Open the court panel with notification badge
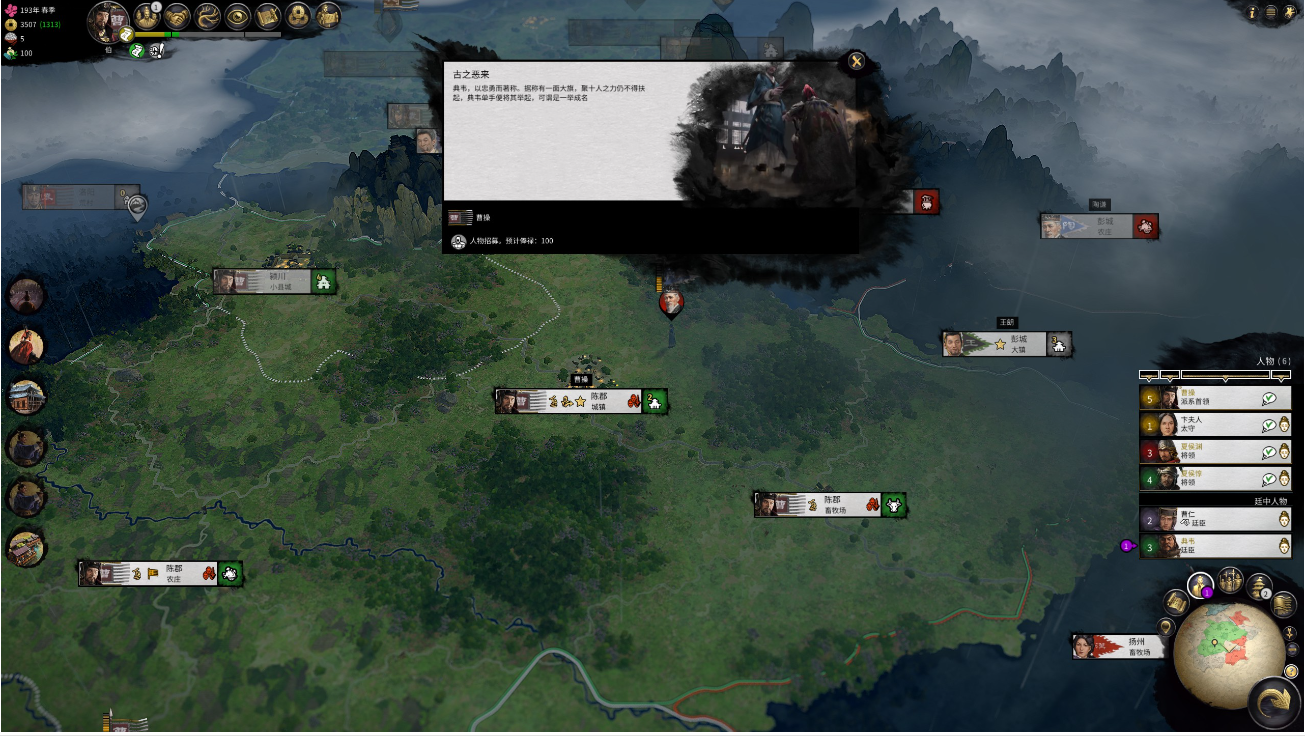Viewport: 1305px width, 736px height. pyautogui.click(x=147, y=16)
